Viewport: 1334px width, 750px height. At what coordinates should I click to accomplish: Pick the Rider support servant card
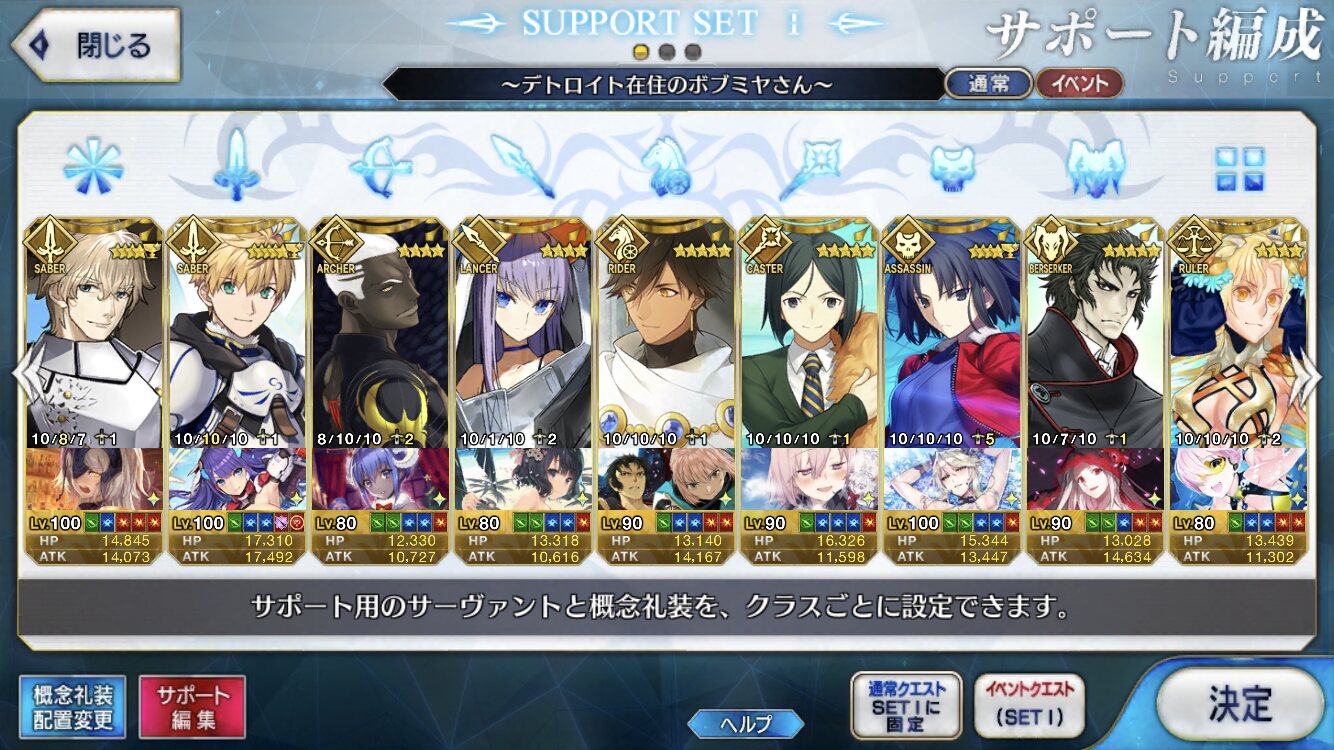(x=665, y=390)
